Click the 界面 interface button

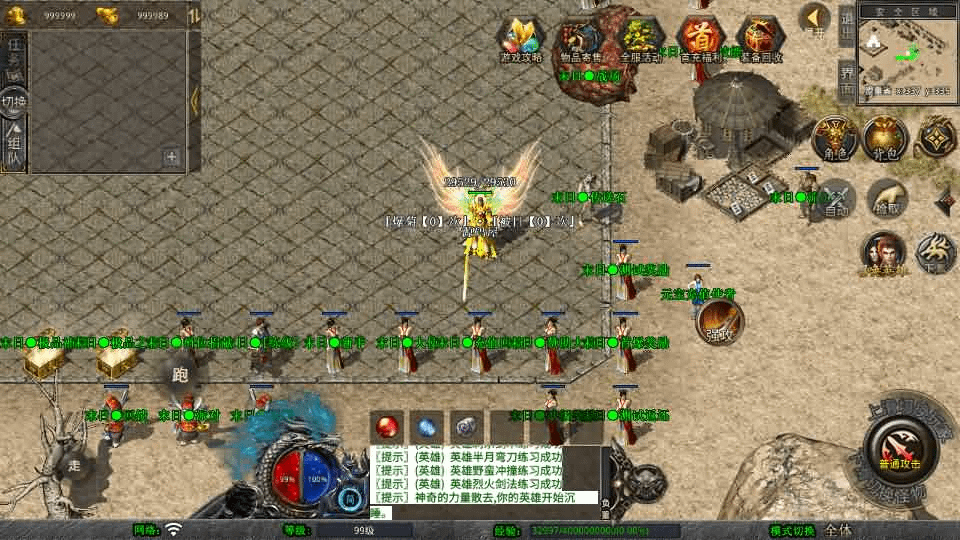847,77
